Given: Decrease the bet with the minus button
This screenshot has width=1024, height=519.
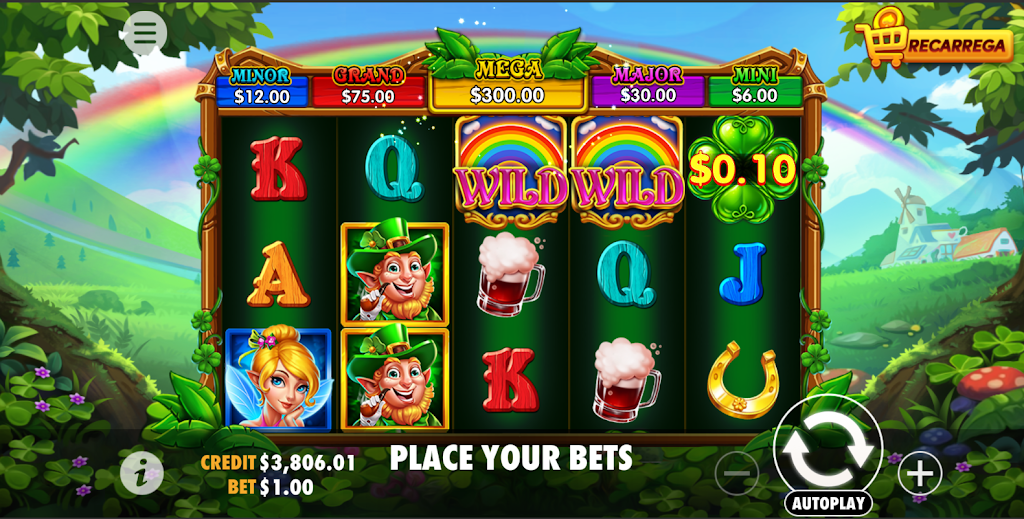Looking at the screenshot, I should (x=737, y=473).
